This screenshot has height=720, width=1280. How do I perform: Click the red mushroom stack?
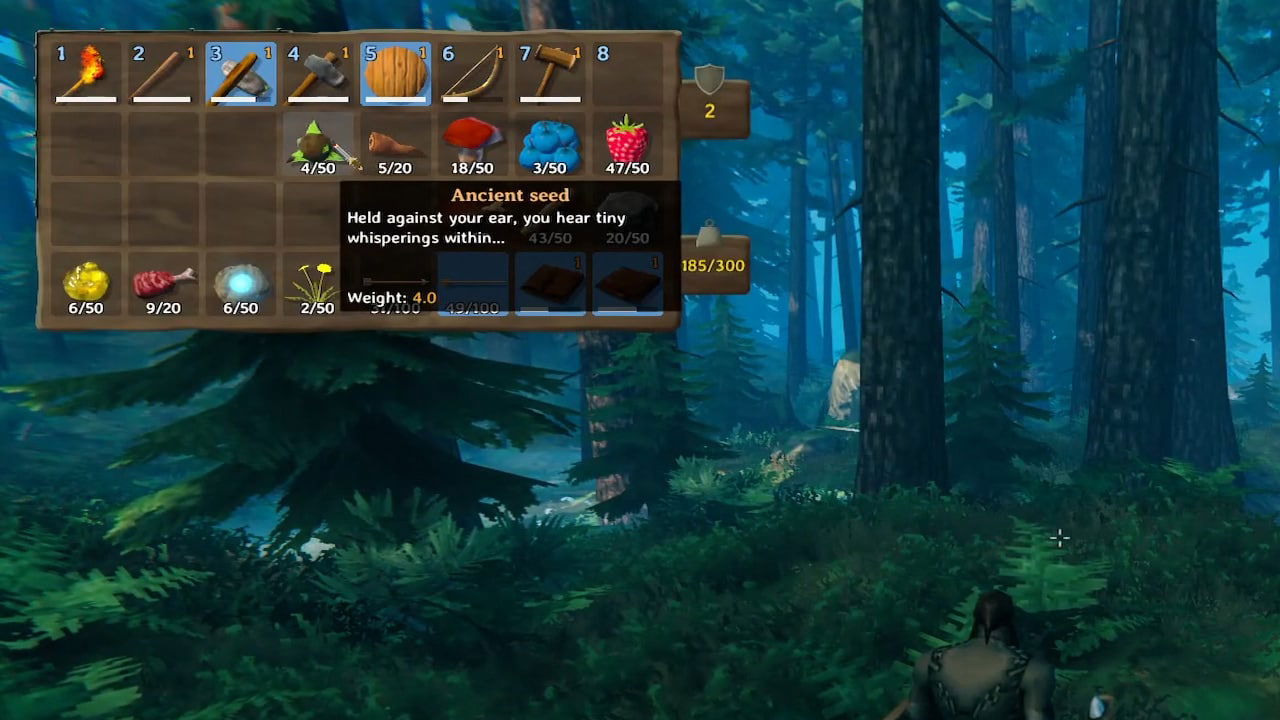(473, 140)
